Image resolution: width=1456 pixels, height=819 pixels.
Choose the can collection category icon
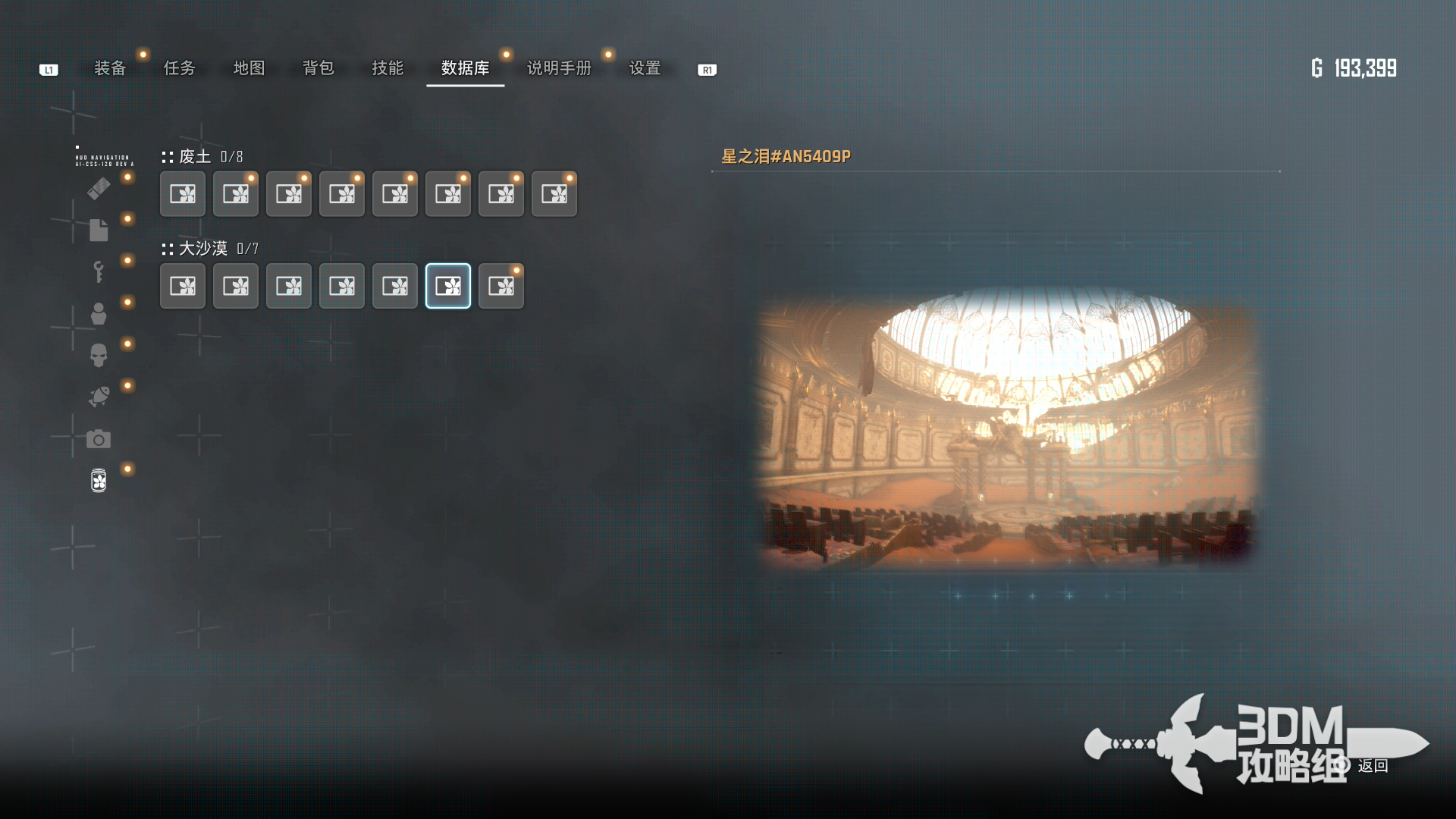coord(99,480)
